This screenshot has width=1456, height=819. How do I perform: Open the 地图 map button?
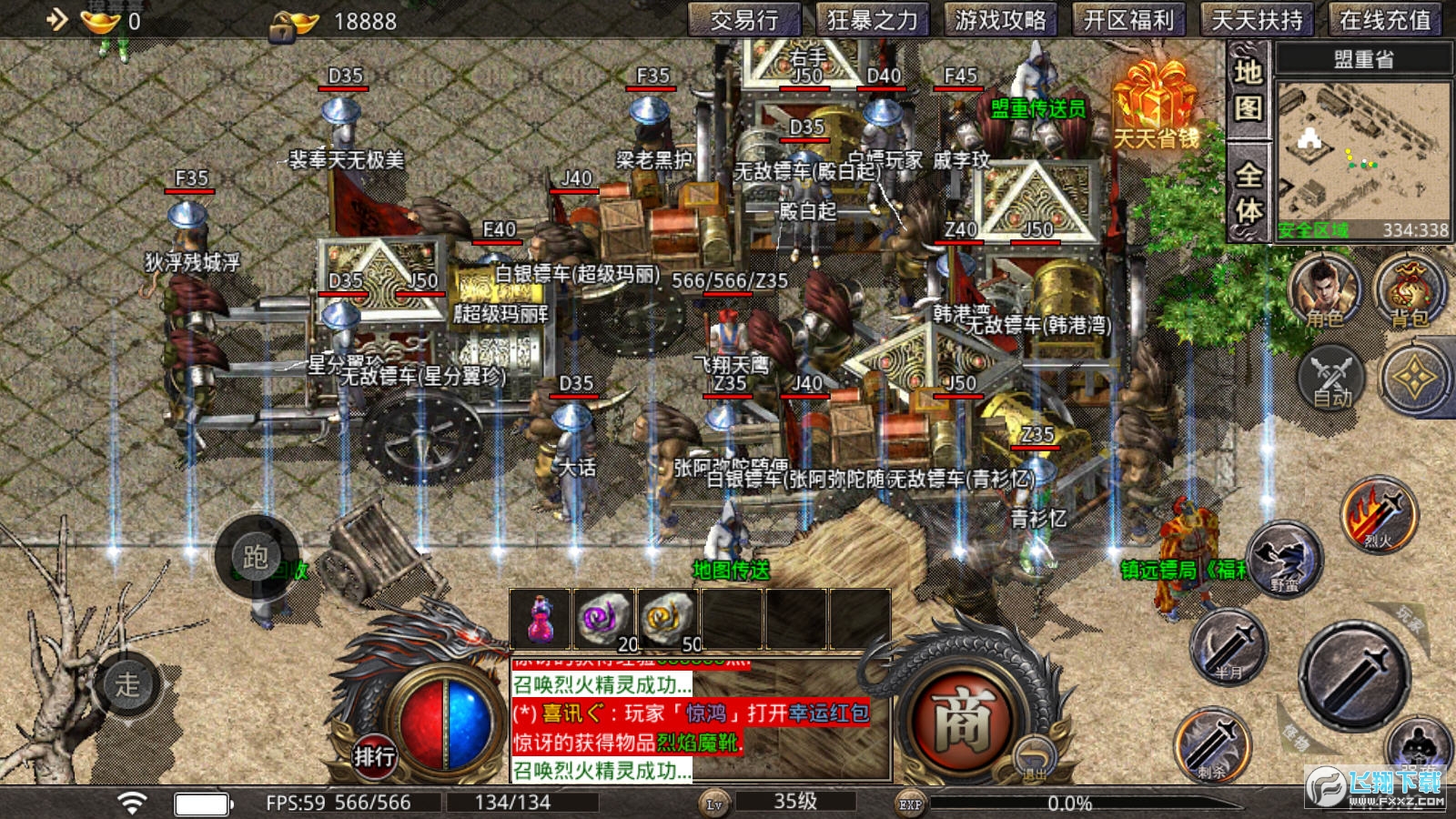click(x=1248, y=89)
